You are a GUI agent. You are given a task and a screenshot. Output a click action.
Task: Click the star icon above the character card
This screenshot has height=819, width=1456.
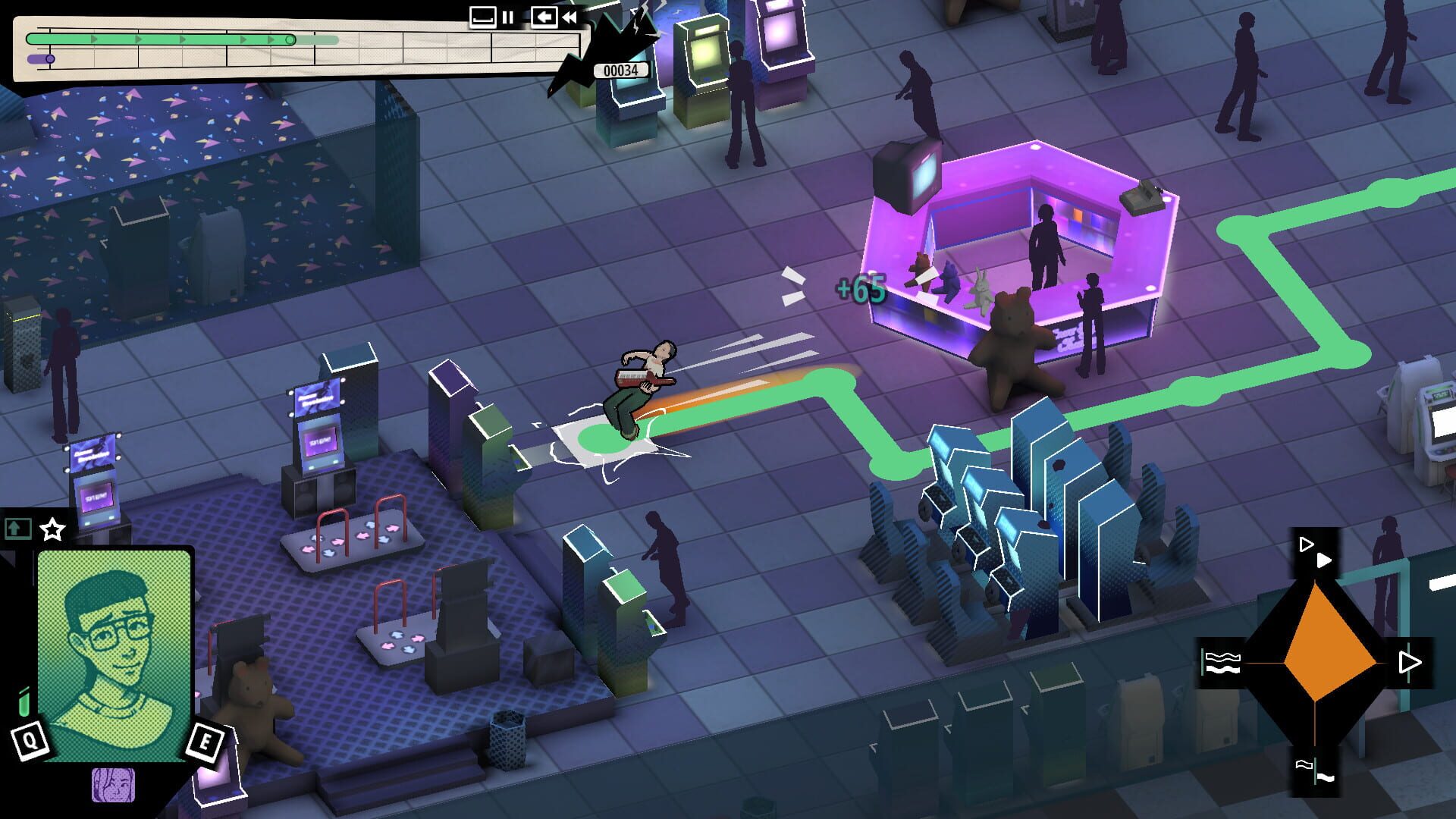coord(51,529)
